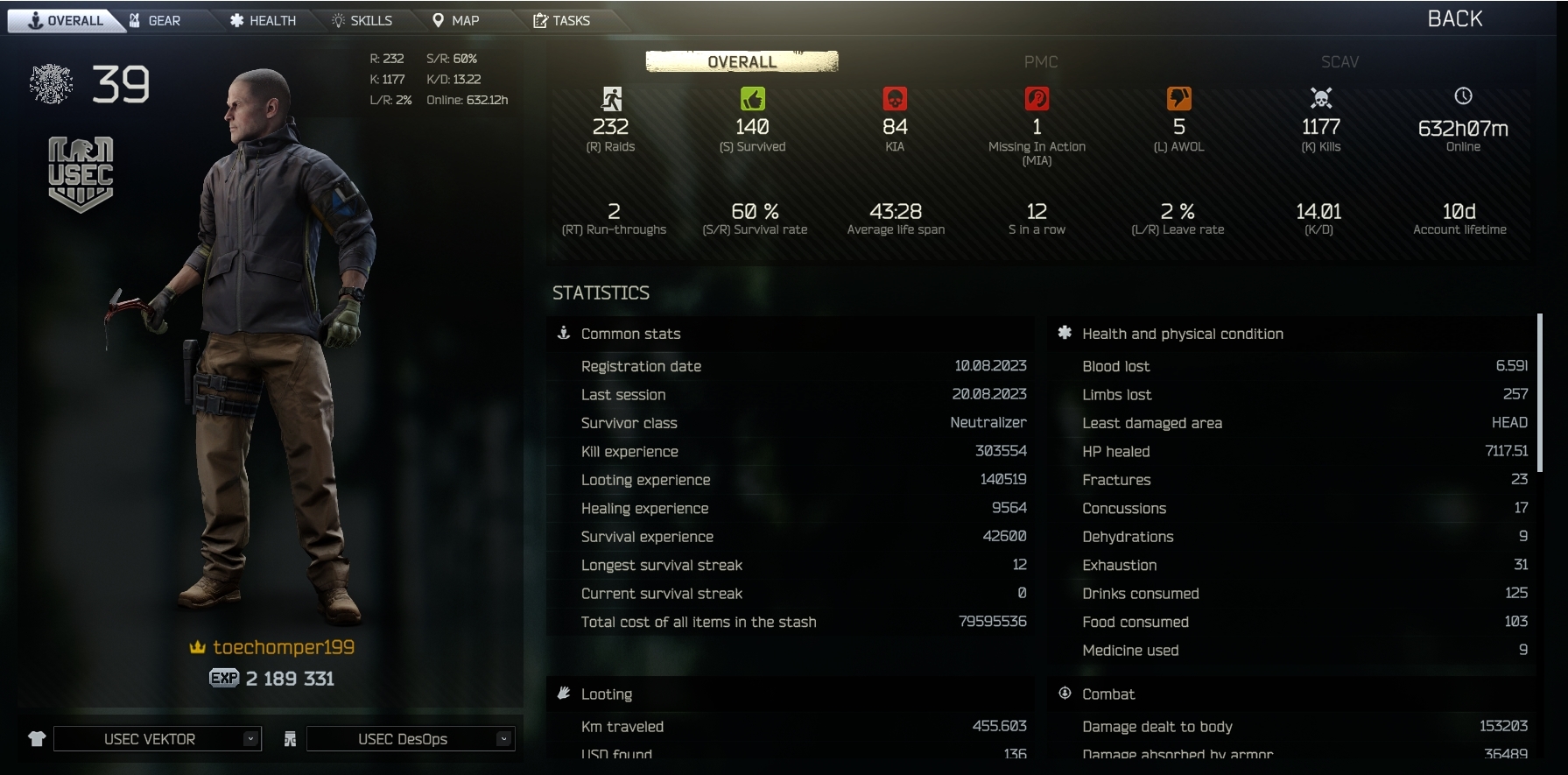Switch to the SCAV stats view
Viewport: 1568px width, 775px height.
[1339, 61]
